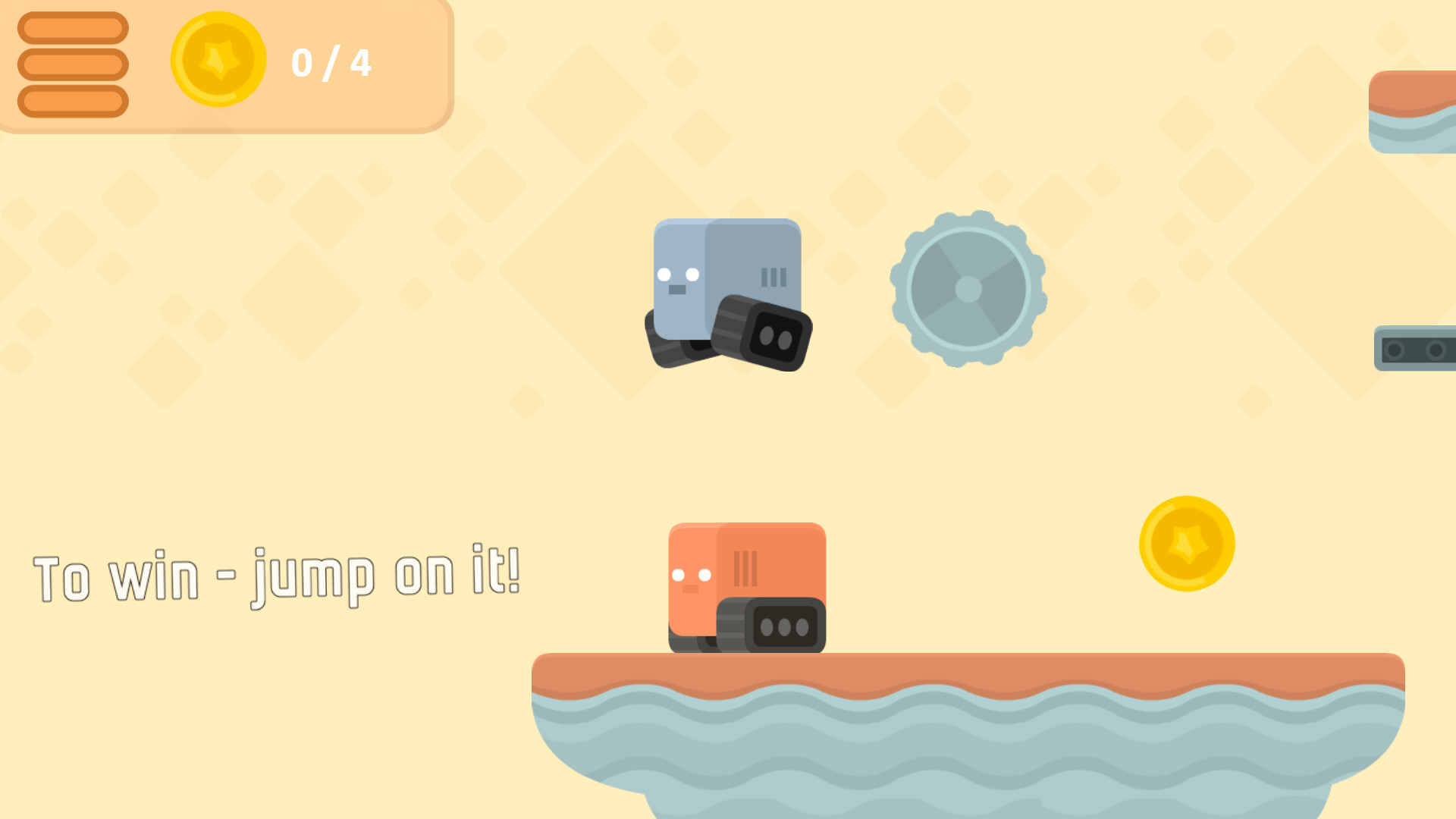Click the bottom bar of hamburger menu
The width and height of the screenshot is (1456, 819).
click(x=72, y=99)
